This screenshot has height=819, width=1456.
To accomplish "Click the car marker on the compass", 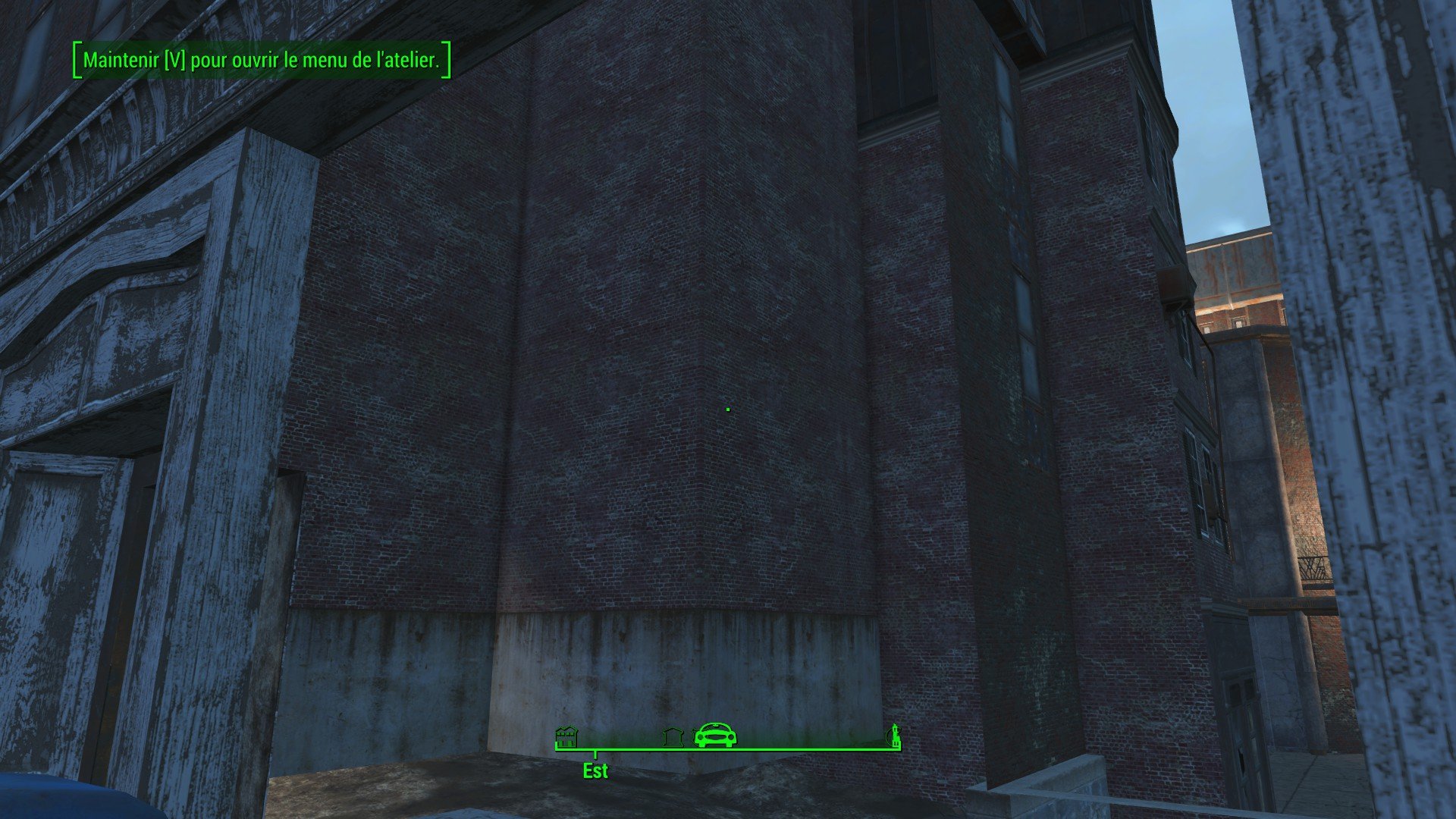I will [716, 734].
